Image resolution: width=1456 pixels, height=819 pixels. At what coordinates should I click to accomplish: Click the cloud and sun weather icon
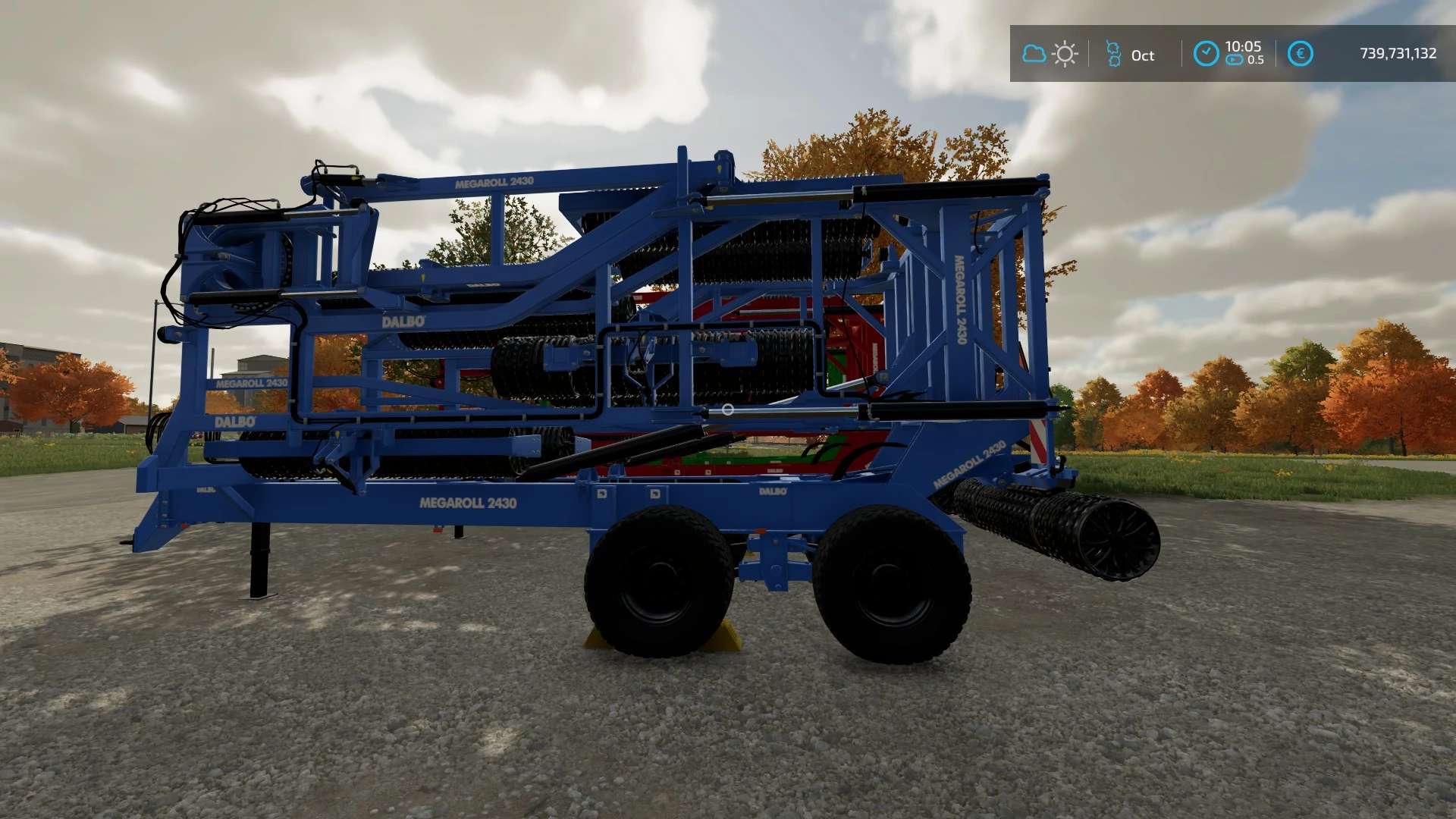point(1050,54)
